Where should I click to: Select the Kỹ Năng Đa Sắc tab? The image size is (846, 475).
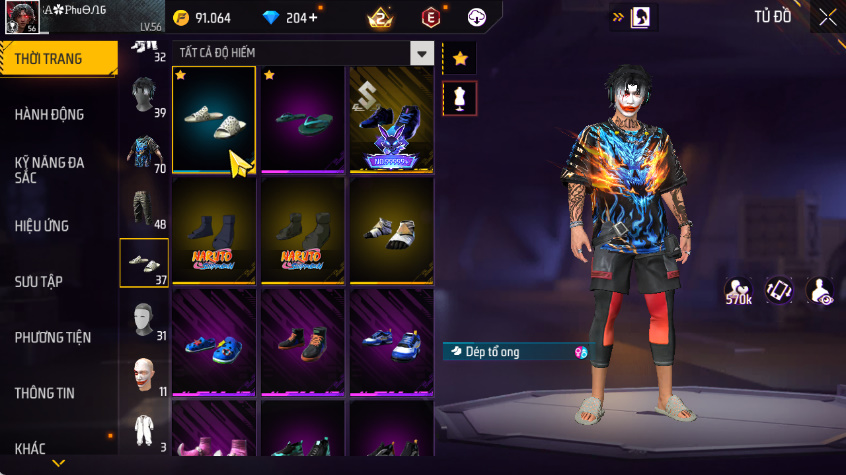[x=49, y=169]
